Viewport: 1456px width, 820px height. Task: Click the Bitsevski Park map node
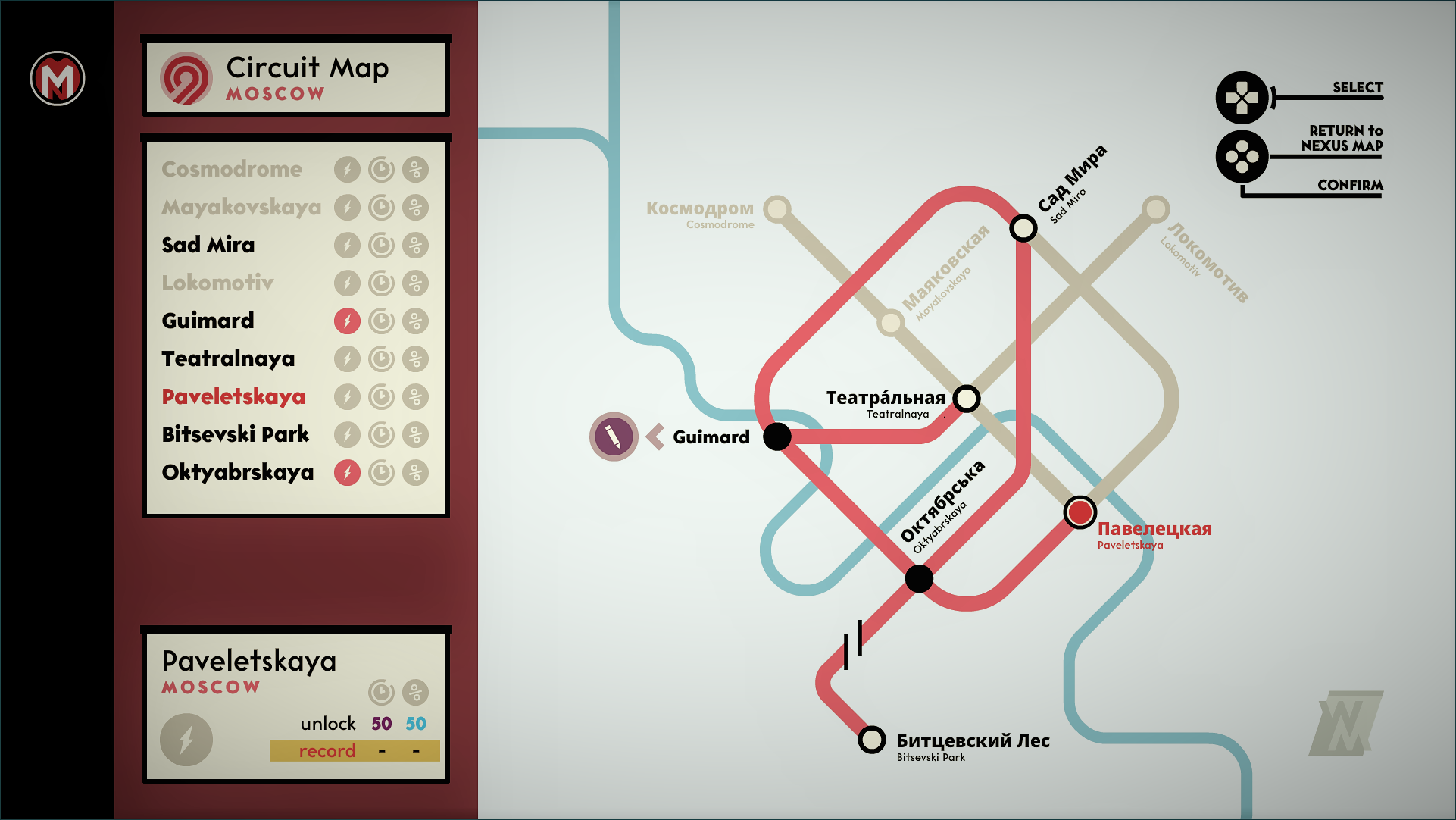pos(871,740)
